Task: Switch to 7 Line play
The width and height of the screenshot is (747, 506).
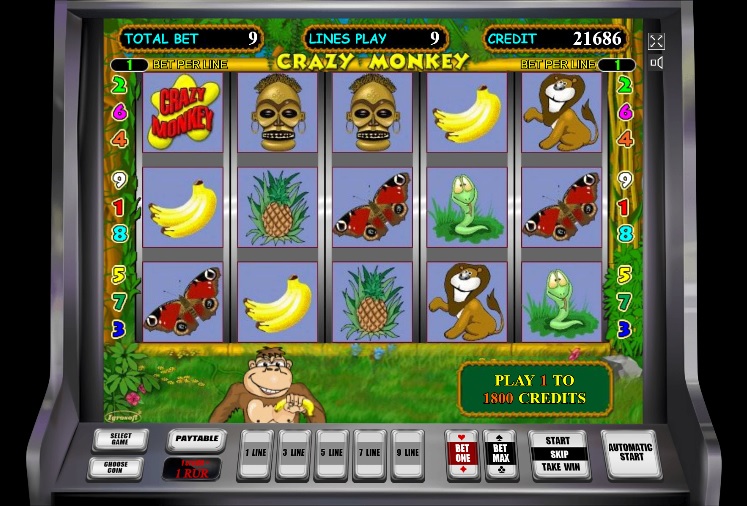Action: tap(370, 453)
